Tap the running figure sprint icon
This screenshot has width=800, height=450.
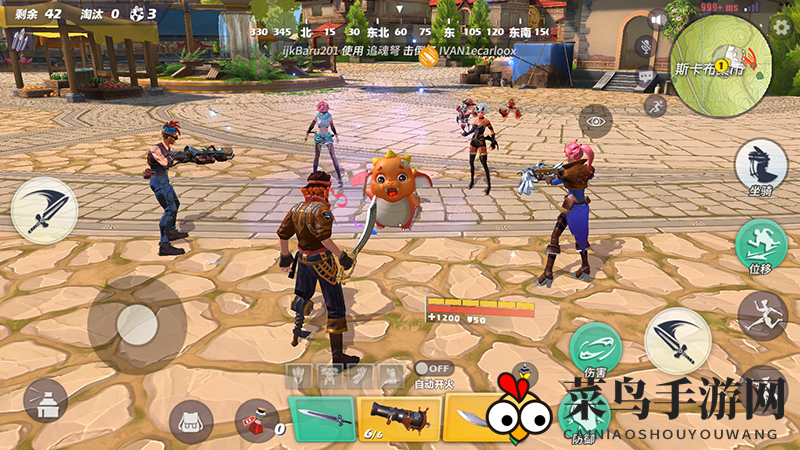point(655,105)
